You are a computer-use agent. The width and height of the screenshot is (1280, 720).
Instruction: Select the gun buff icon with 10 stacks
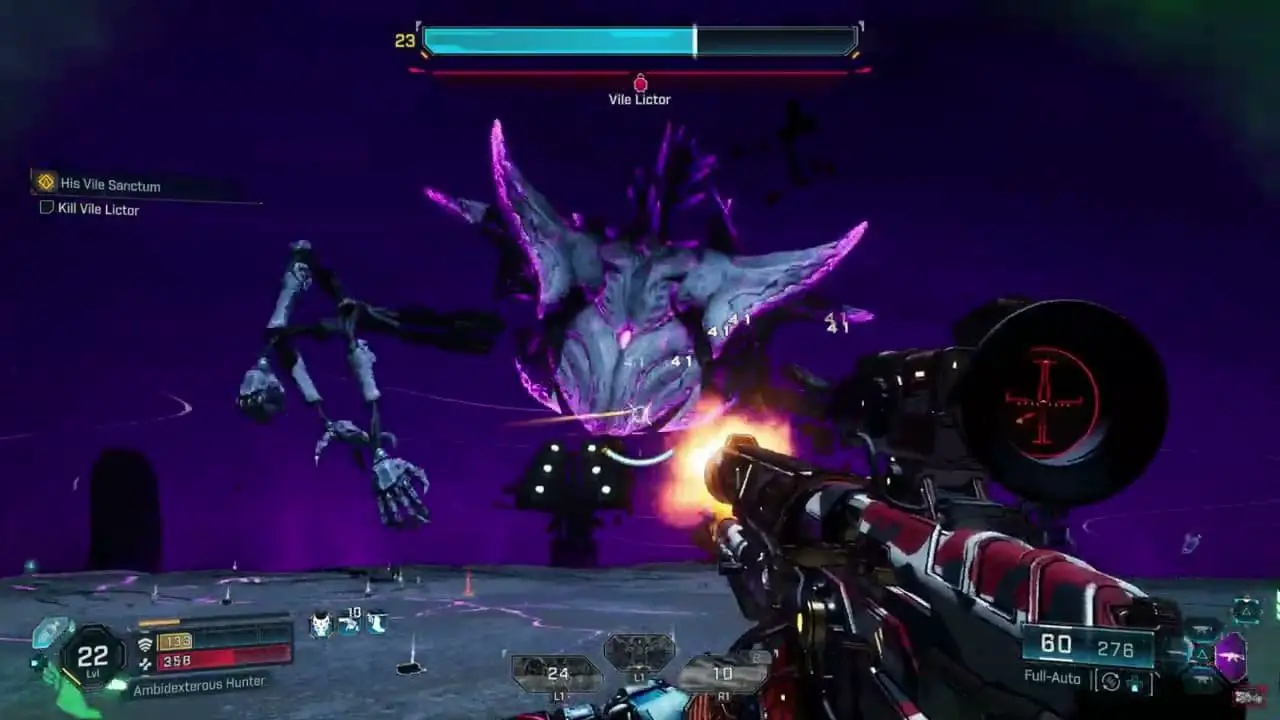click(x=349, y=622)
